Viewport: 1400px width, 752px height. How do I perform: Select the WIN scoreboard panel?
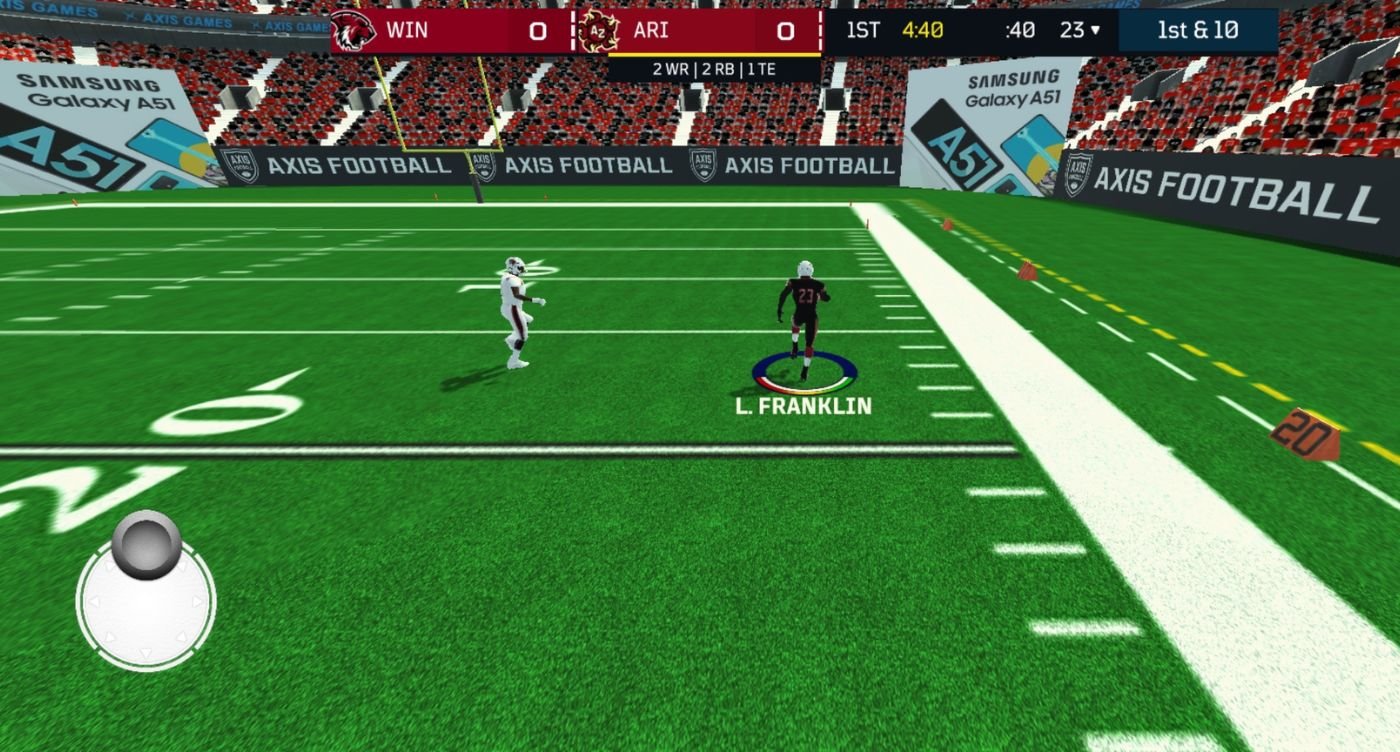coord(450,30)
